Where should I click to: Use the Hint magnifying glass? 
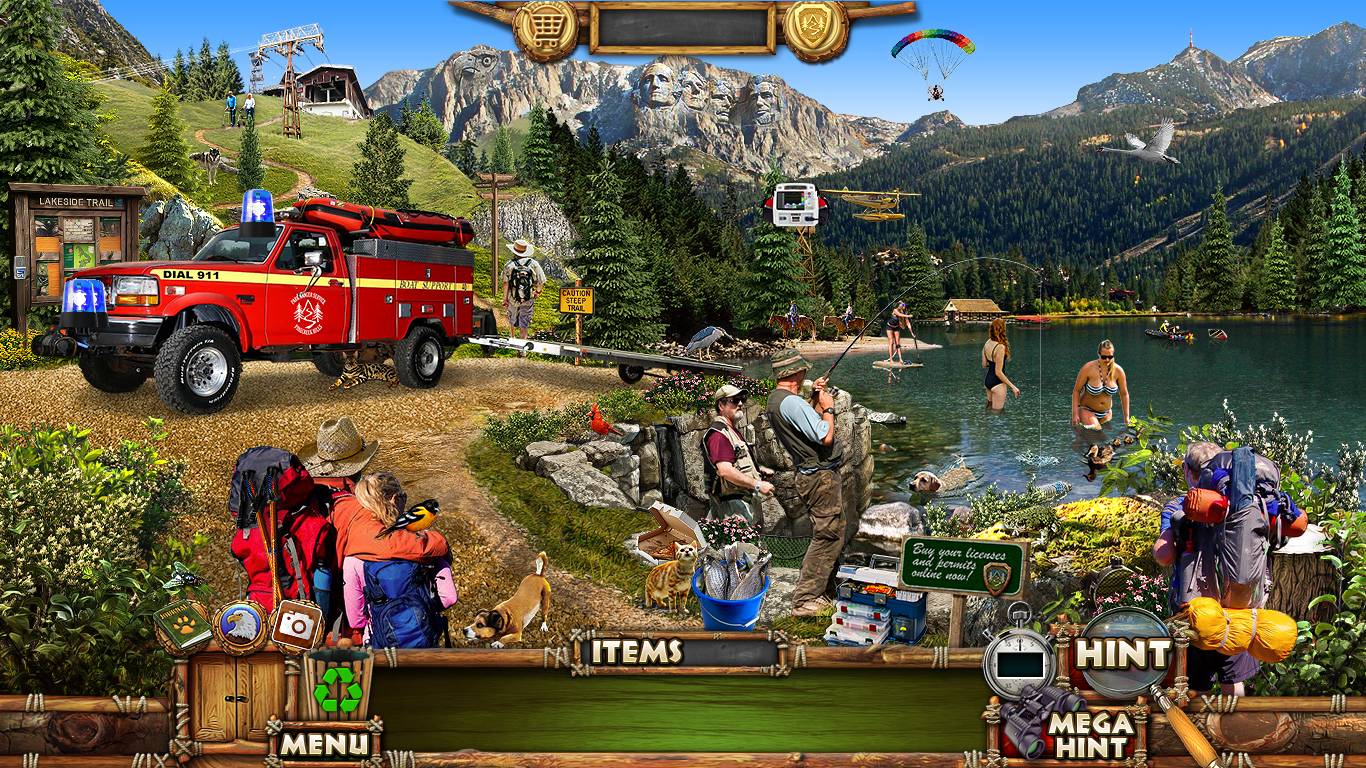1124,654
